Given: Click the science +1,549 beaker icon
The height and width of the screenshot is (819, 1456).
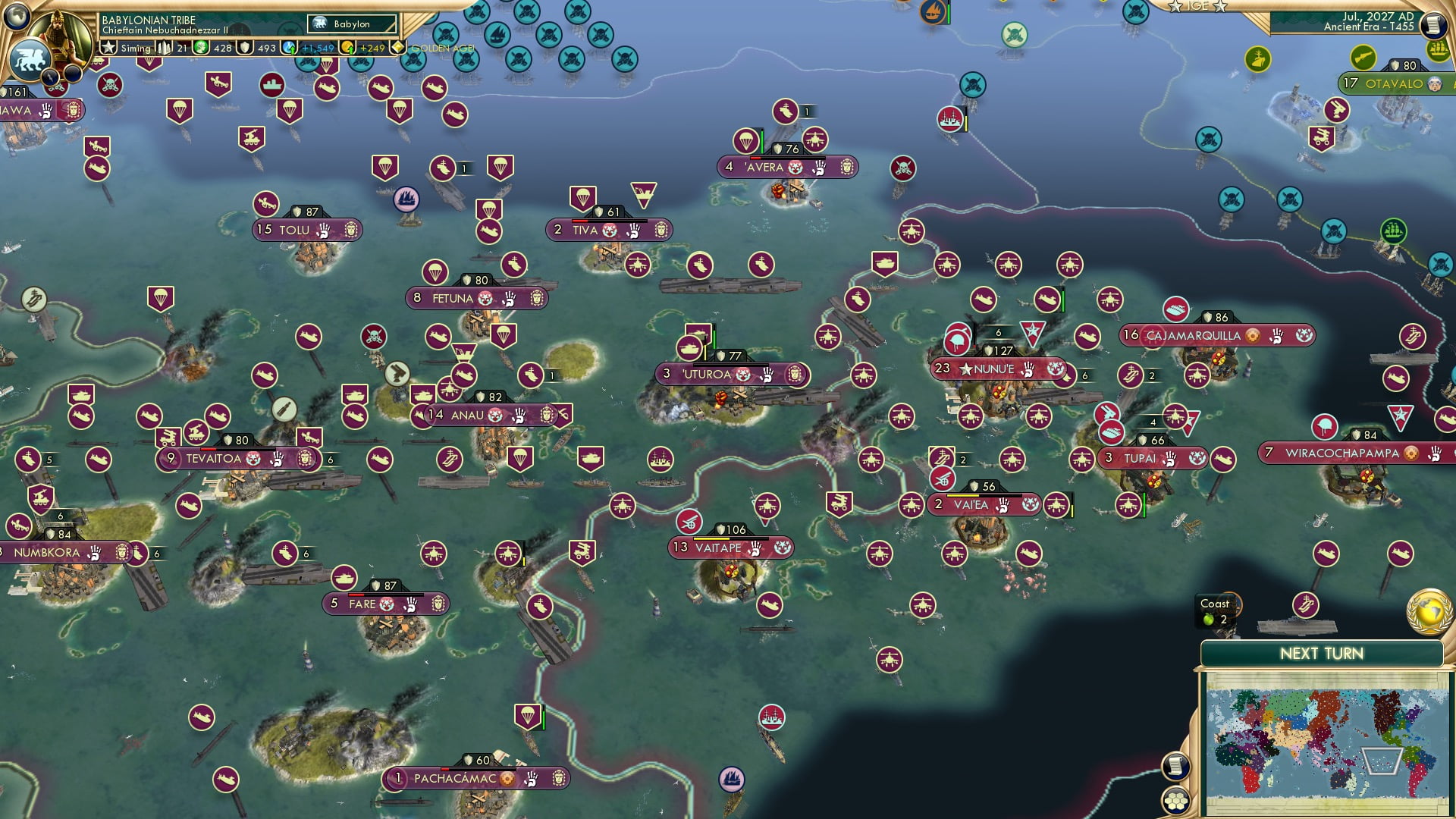Looking at the screenshot, I should [x=288, y=49].
